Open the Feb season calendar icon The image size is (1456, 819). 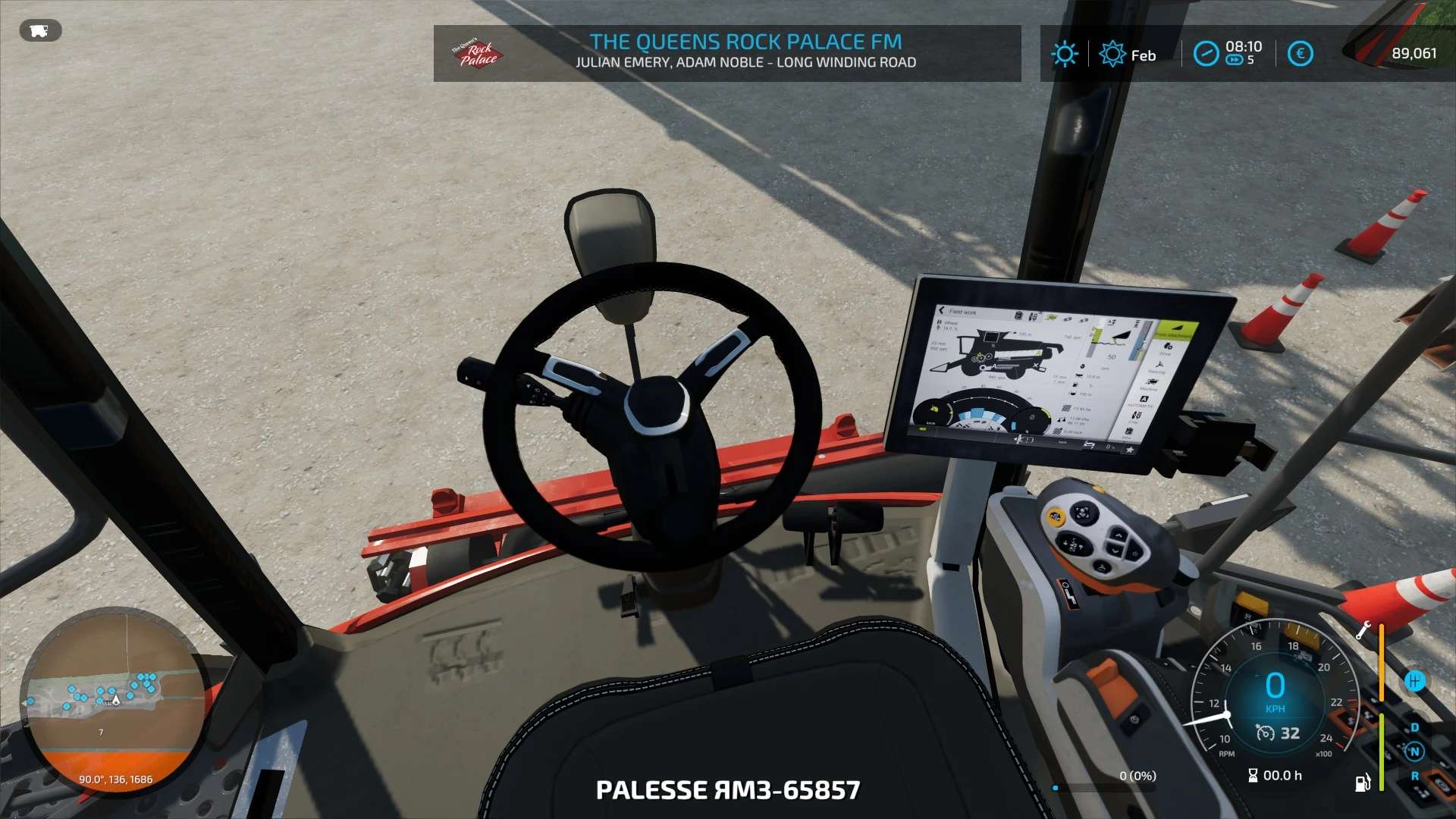pyautogui.click(x=1112, y=55)
